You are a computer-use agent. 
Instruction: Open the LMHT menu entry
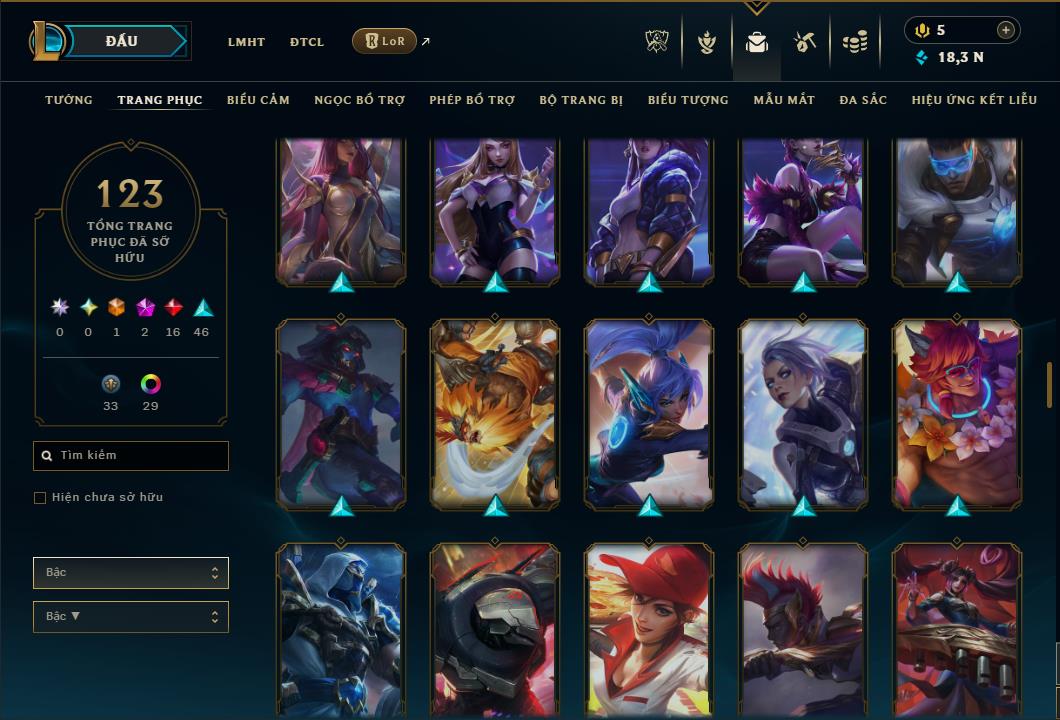click(x=246, y=42)
